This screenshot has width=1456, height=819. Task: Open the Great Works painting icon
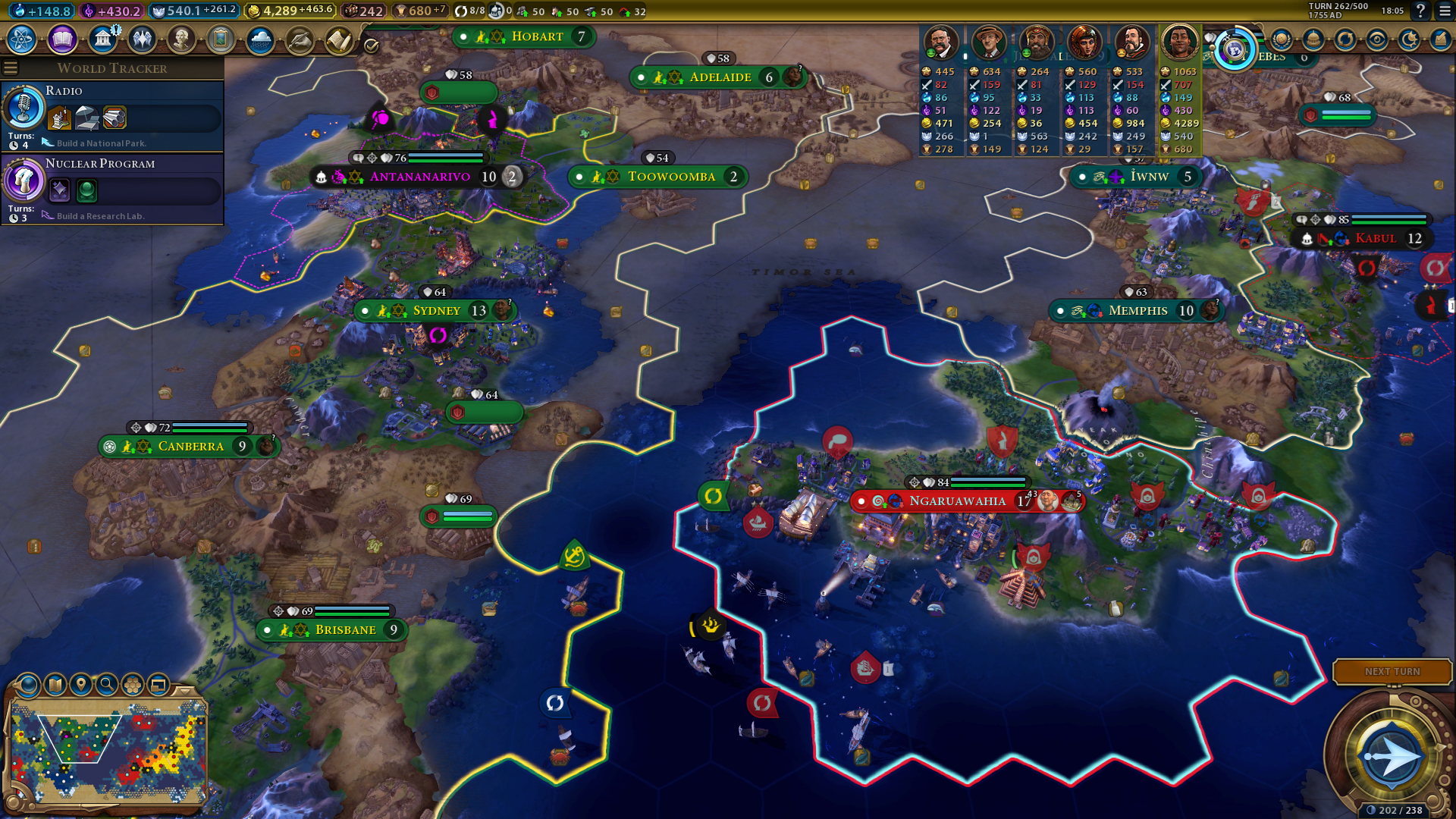(221, 39)
